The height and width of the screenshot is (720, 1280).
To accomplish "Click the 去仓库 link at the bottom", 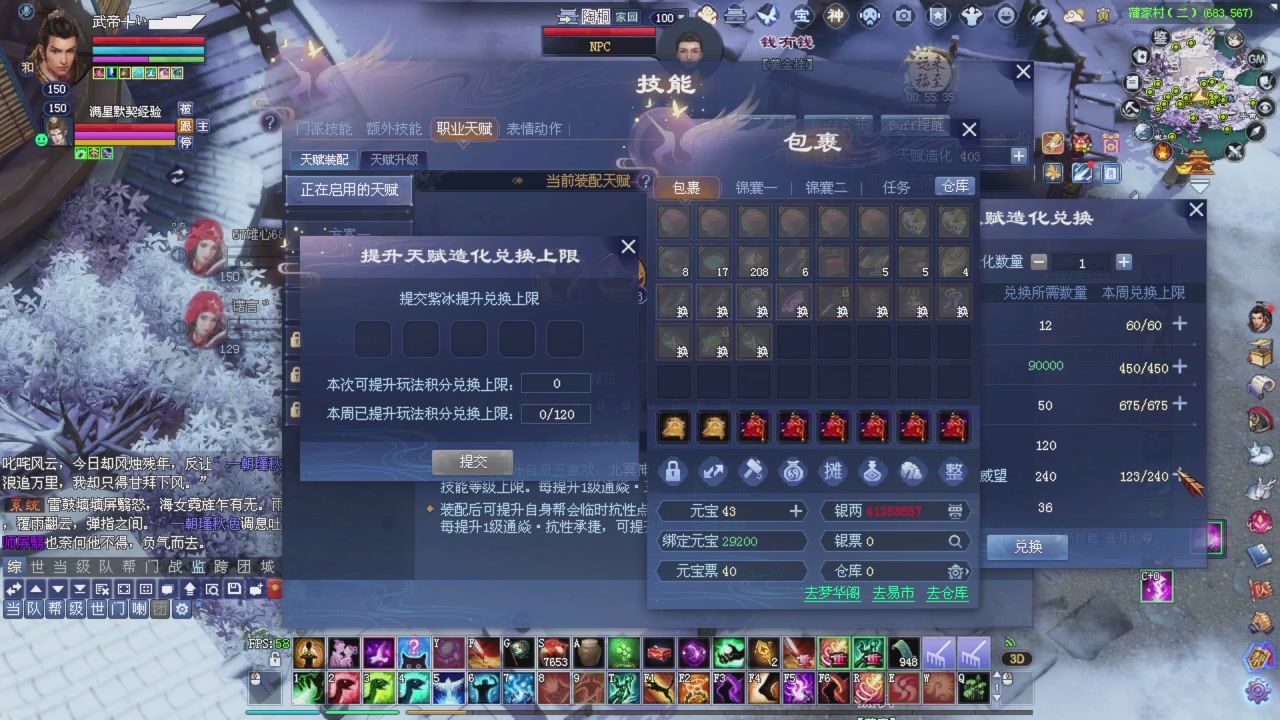I will click(x=946, y=593).
